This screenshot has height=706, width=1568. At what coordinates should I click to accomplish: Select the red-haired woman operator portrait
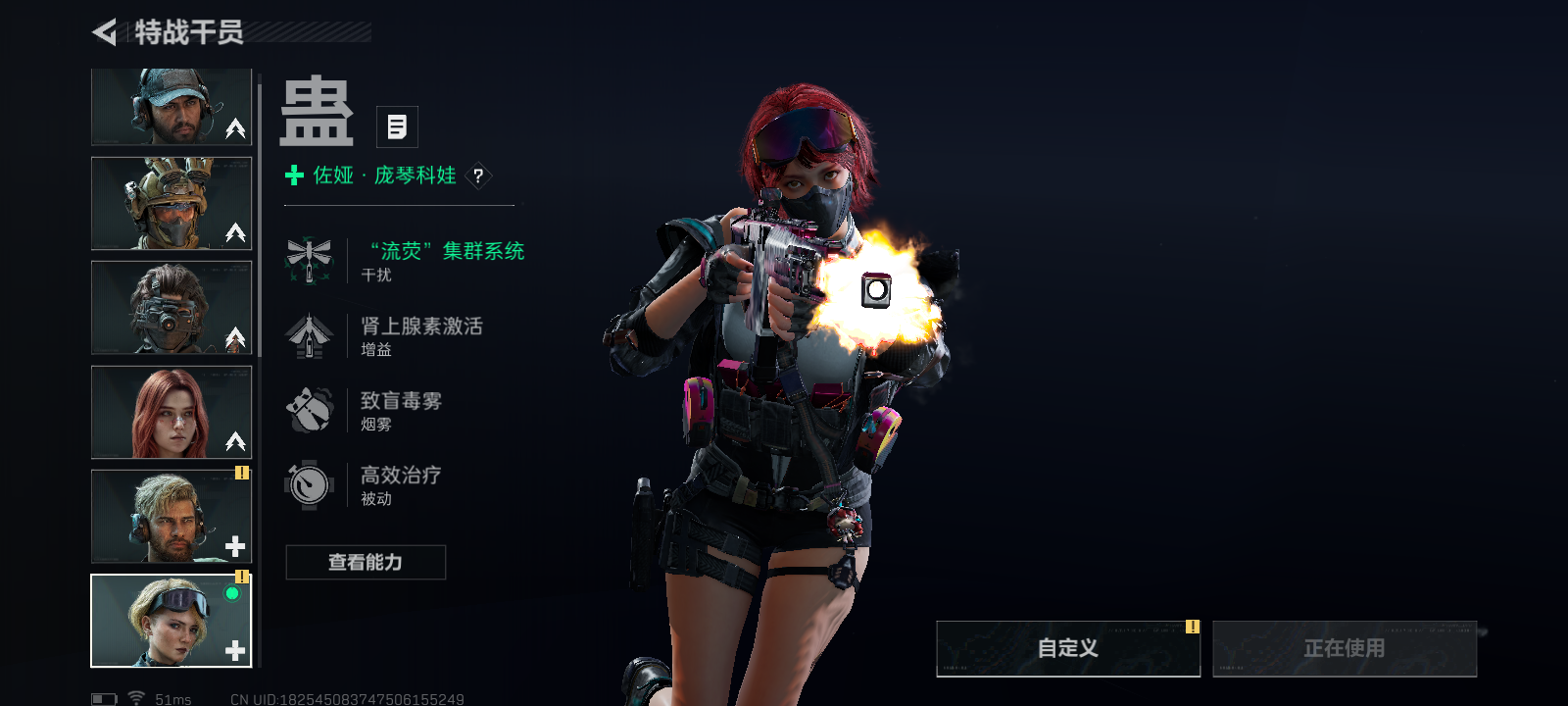click(x=171, y=412)
